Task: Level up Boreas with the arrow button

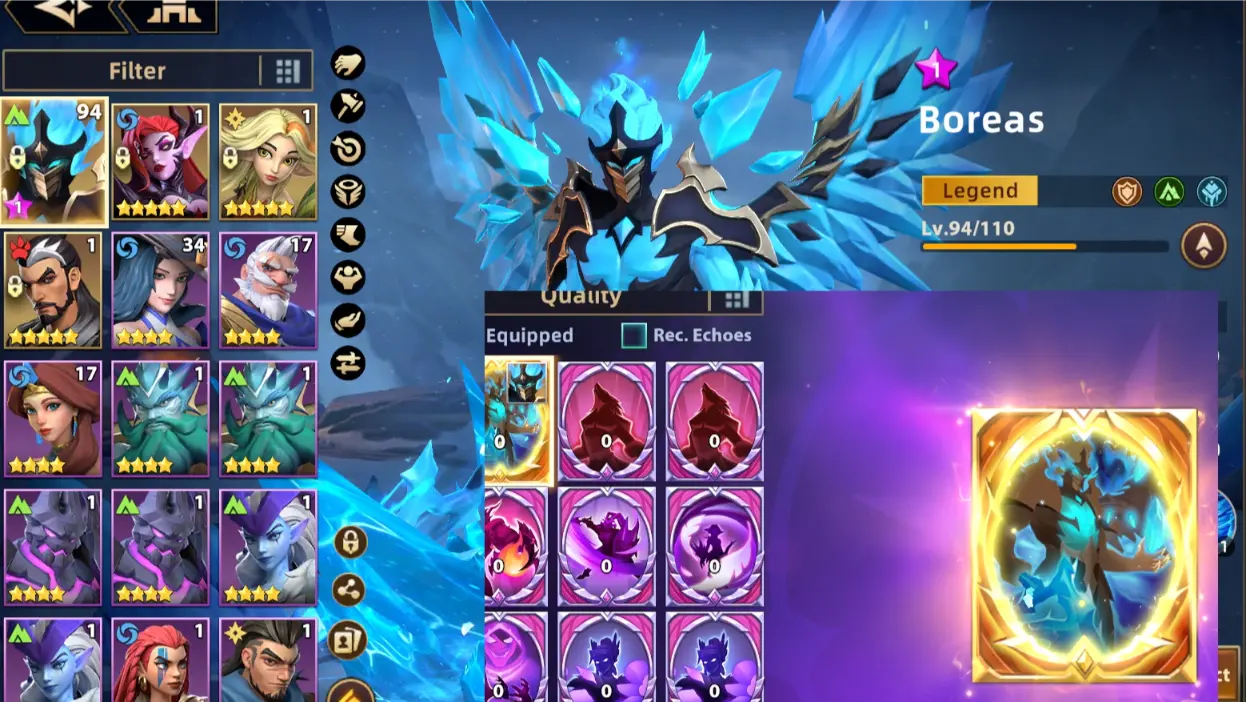Action: pos(1203,245)
